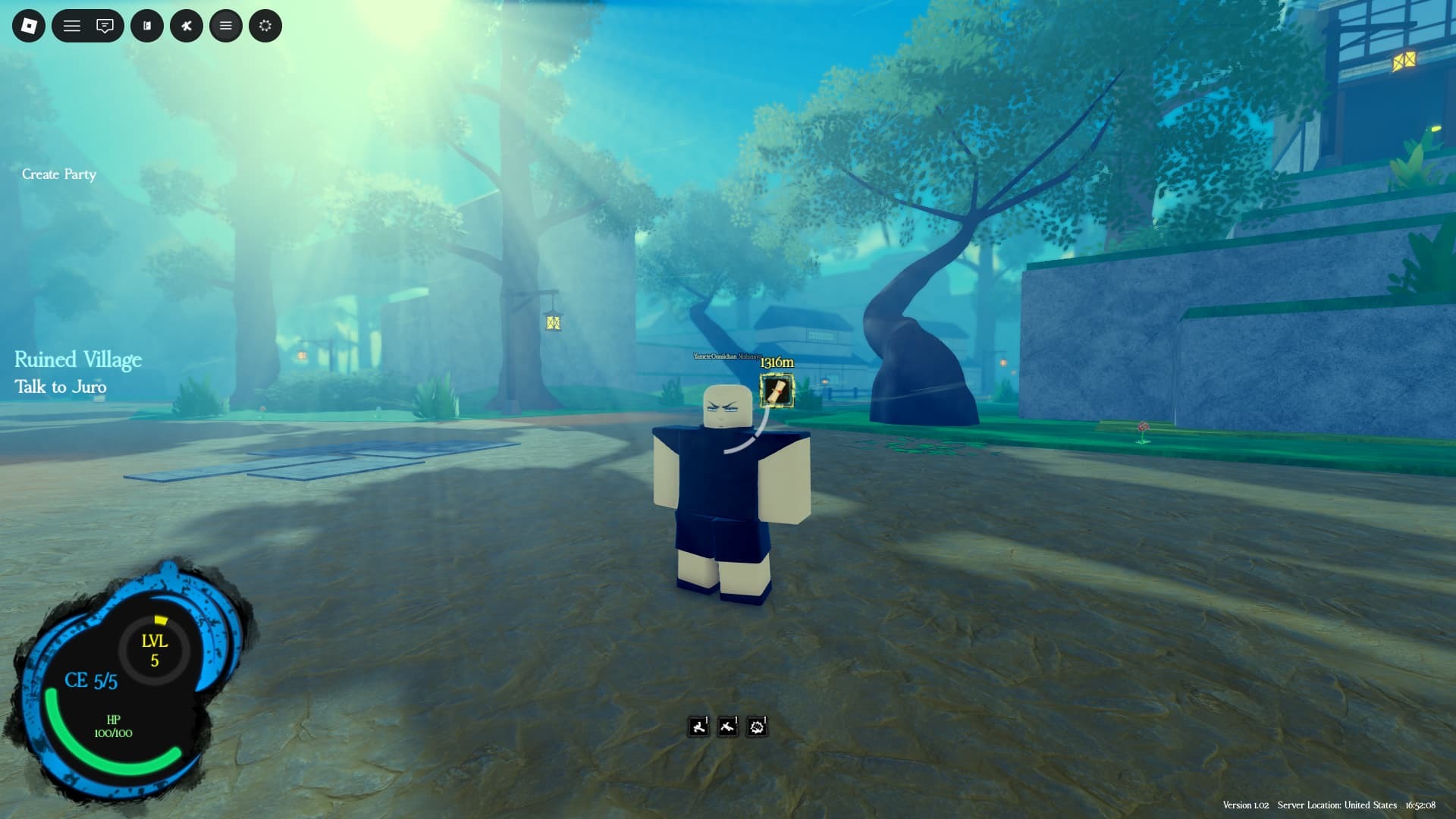This screenshot has width=1456, height=819.
Task: Open the Talk to Juro objective entry
Action: coord(61,387)
